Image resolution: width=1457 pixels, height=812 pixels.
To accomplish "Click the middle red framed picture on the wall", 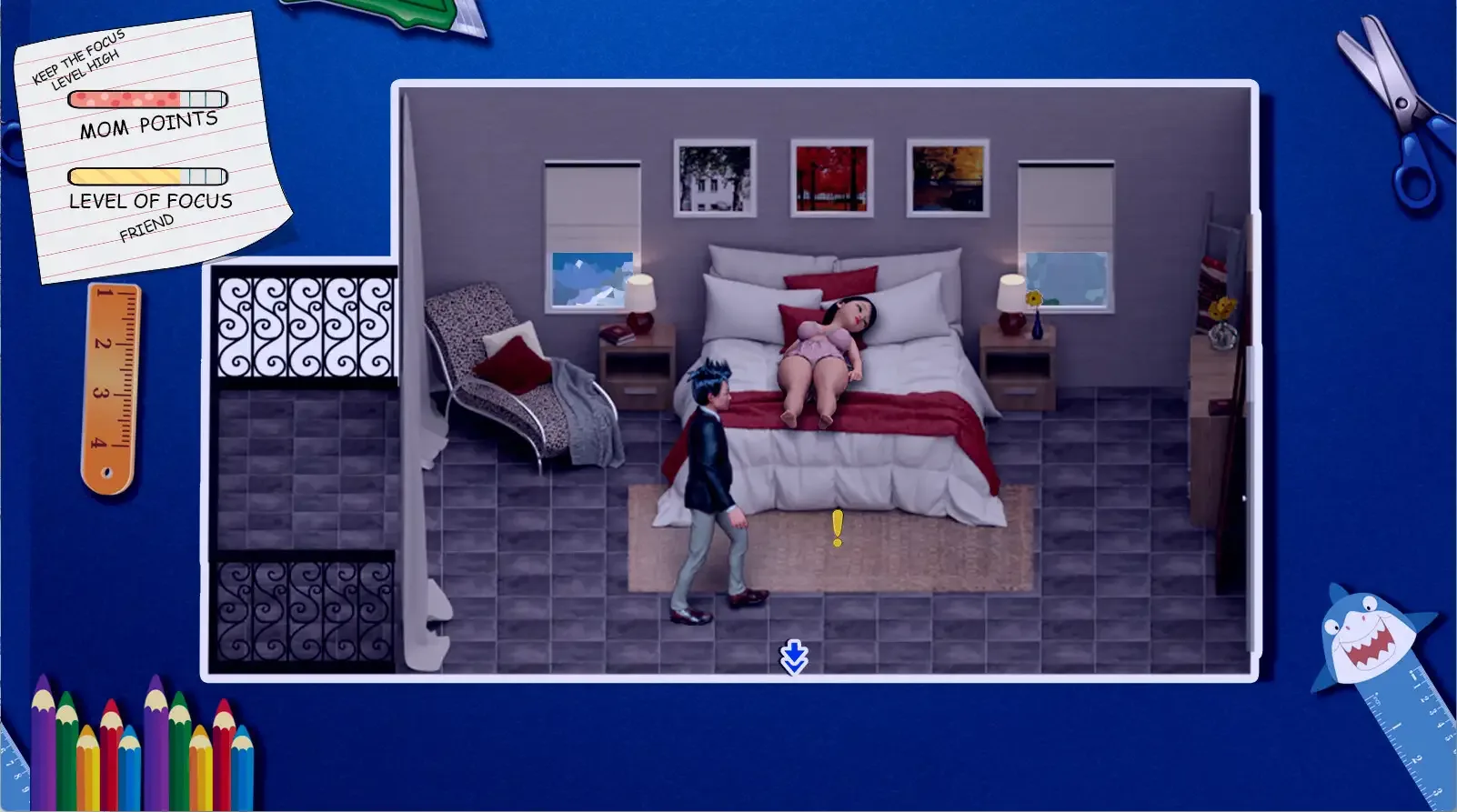I will pos(830,176).
